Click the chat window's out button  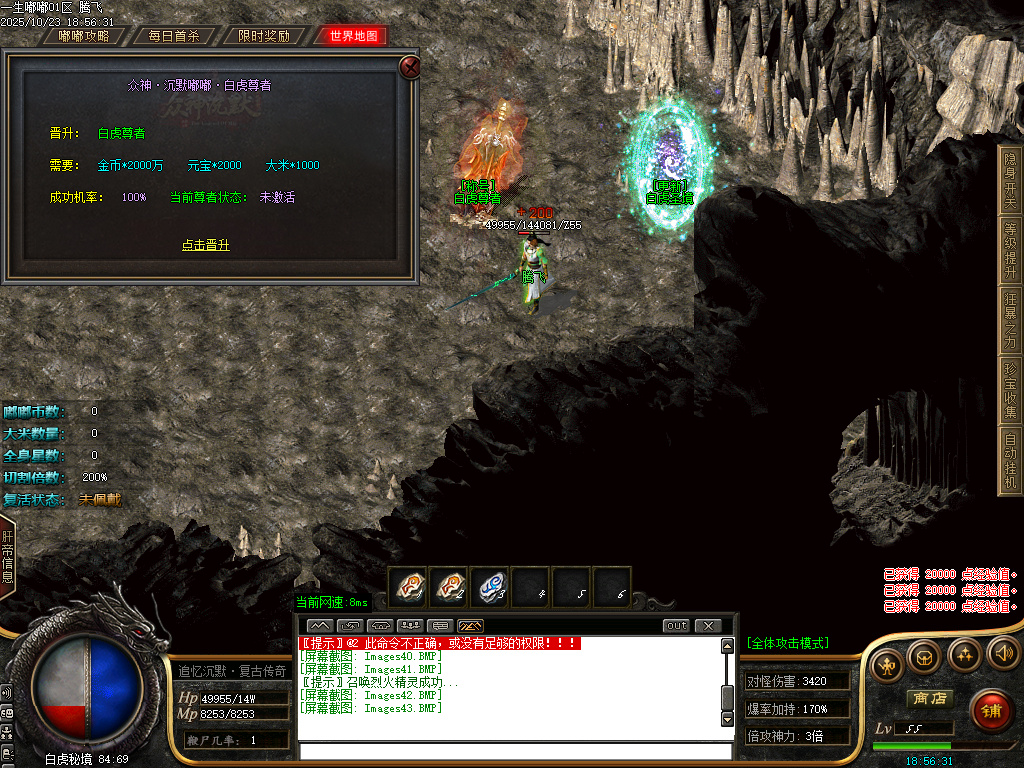pos(676,626)
